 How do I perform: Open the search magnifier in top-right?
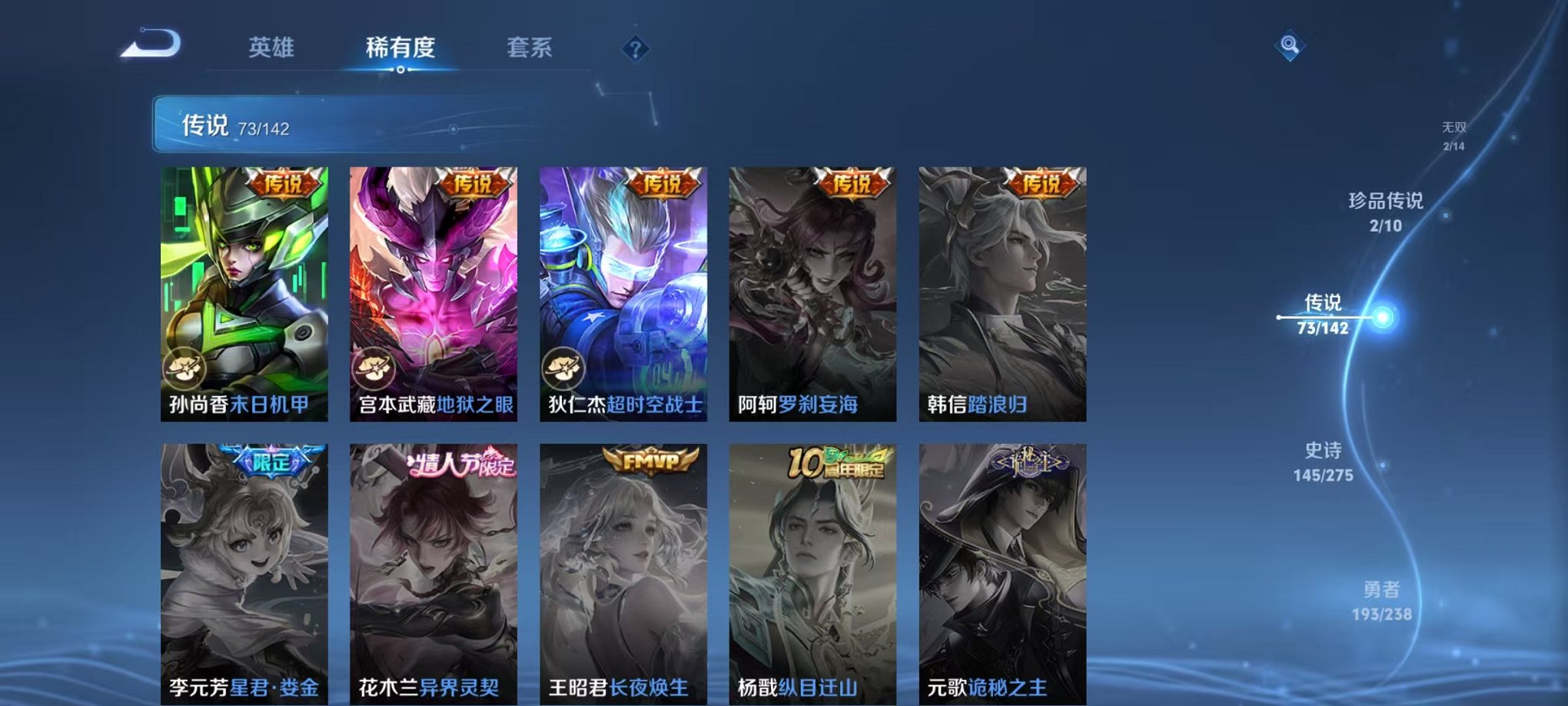click(1291, 45)
